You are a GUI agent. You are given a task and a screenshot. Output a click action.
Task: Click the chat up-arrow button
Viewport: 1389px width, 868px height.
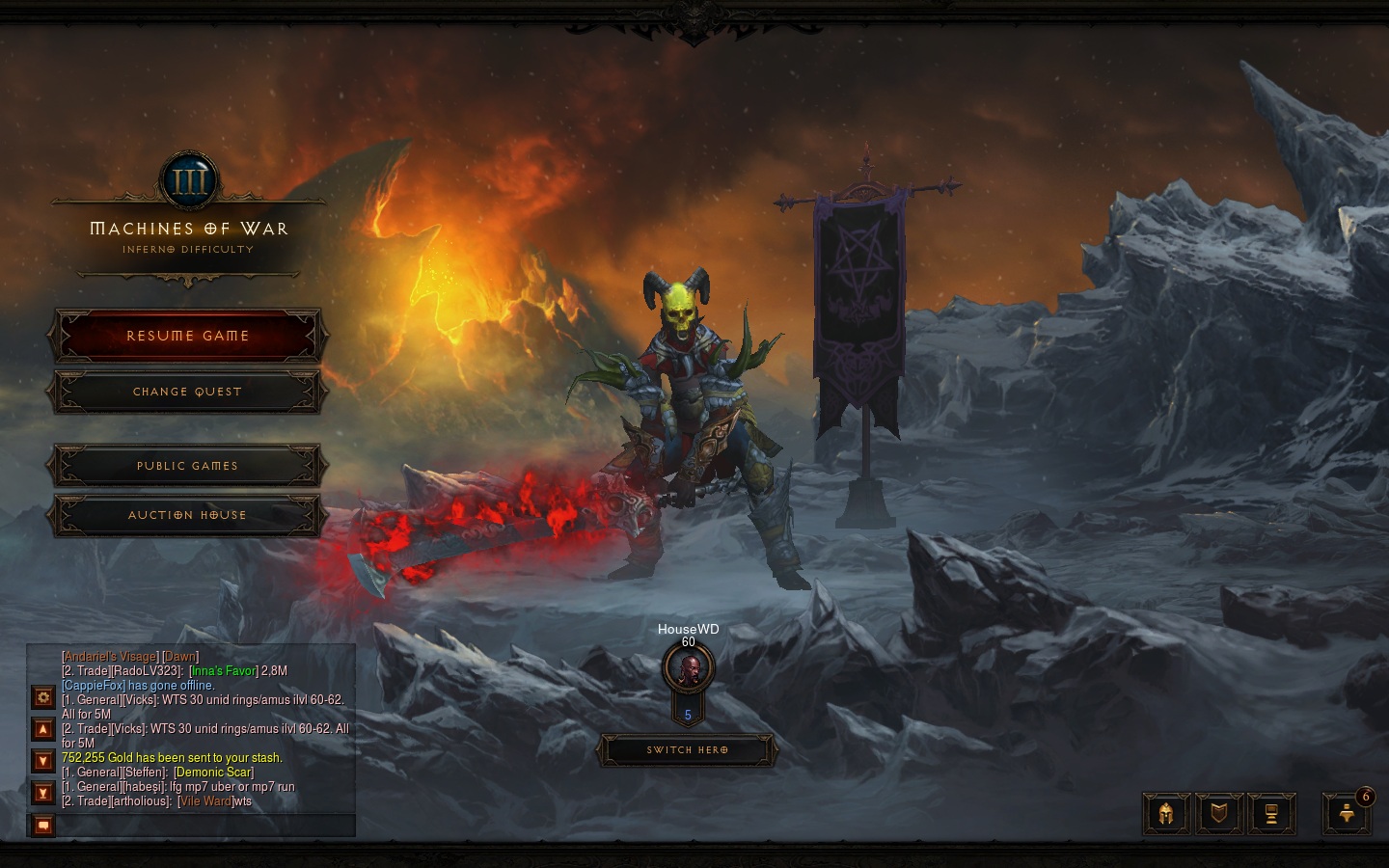tap(43, 729)
